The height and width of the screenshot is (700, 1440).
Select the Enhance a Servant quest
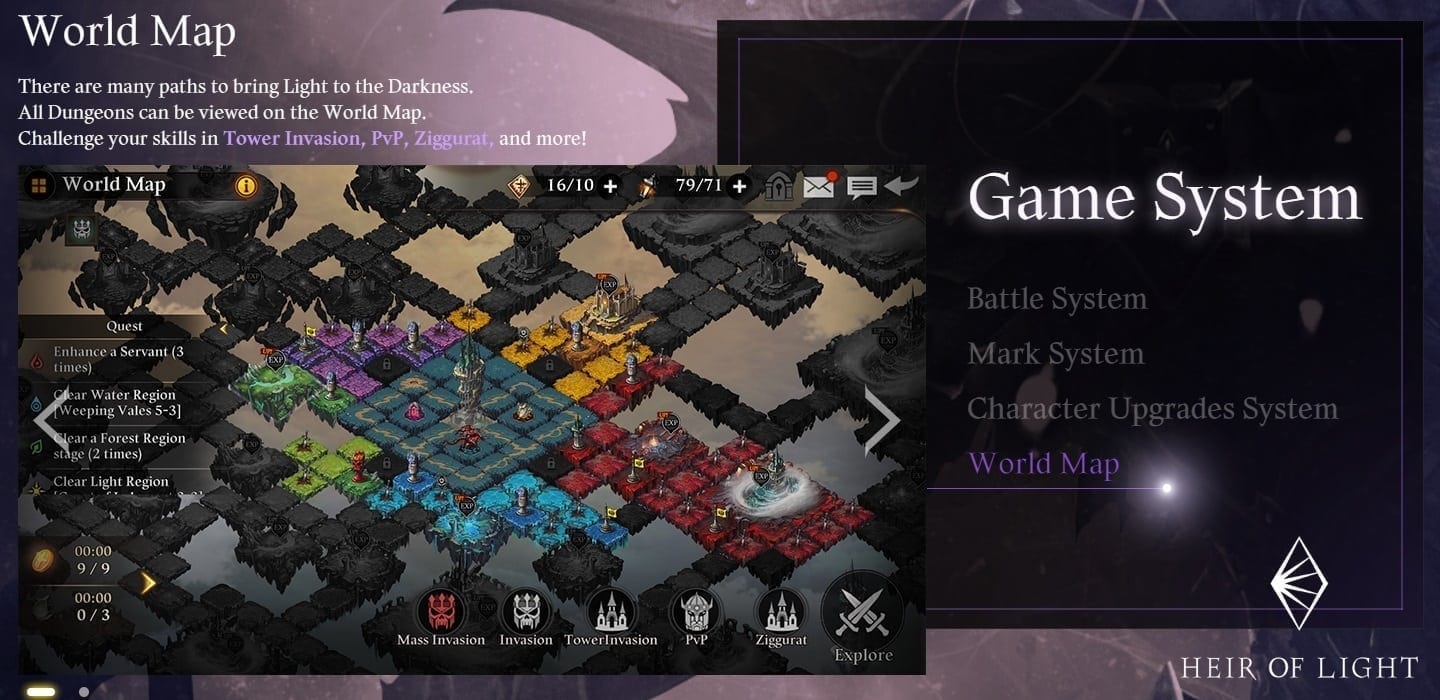point(118,359)
